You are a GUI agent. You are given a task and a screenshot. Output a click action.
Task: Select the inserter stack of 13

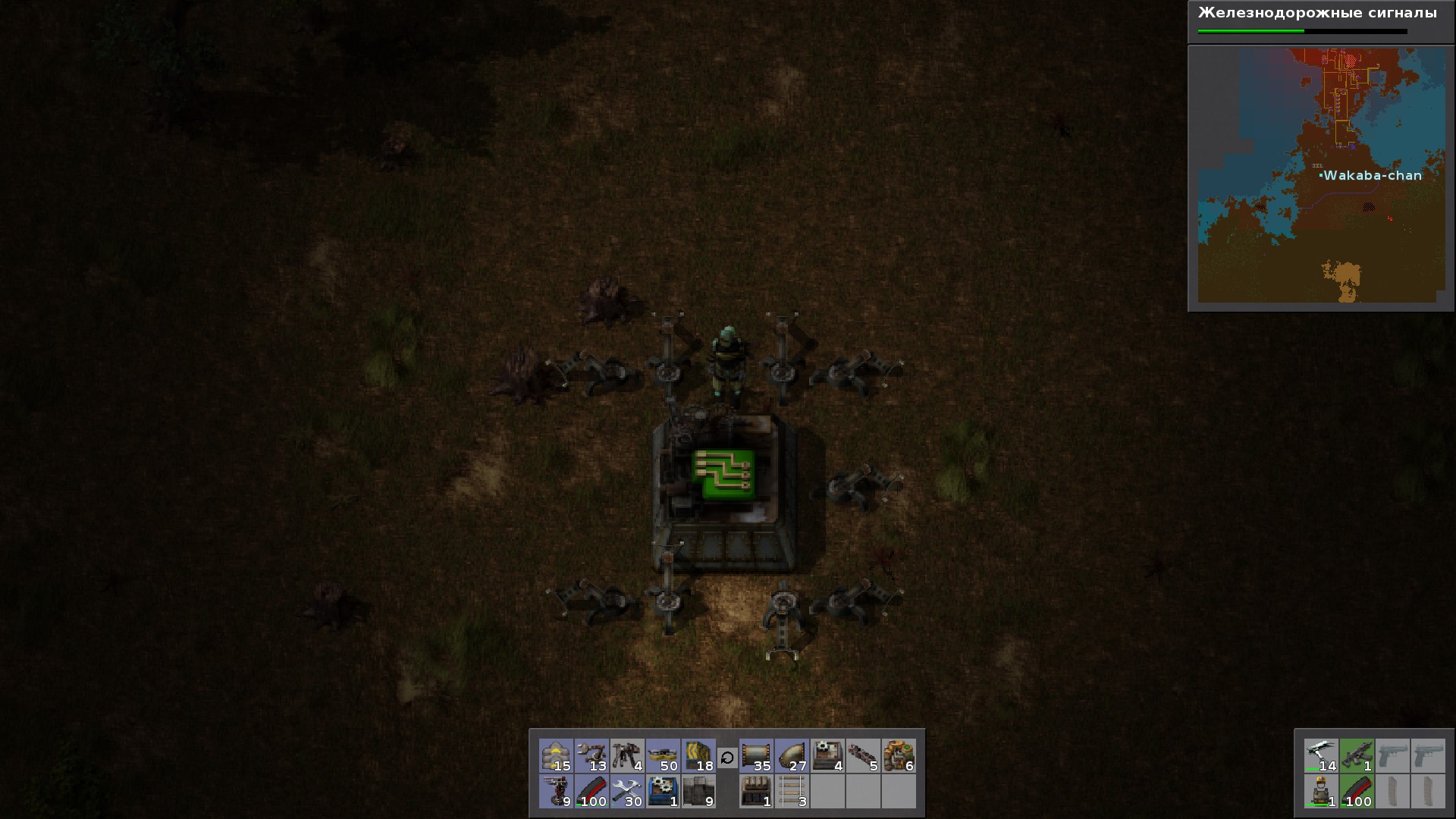click(591, 756)
